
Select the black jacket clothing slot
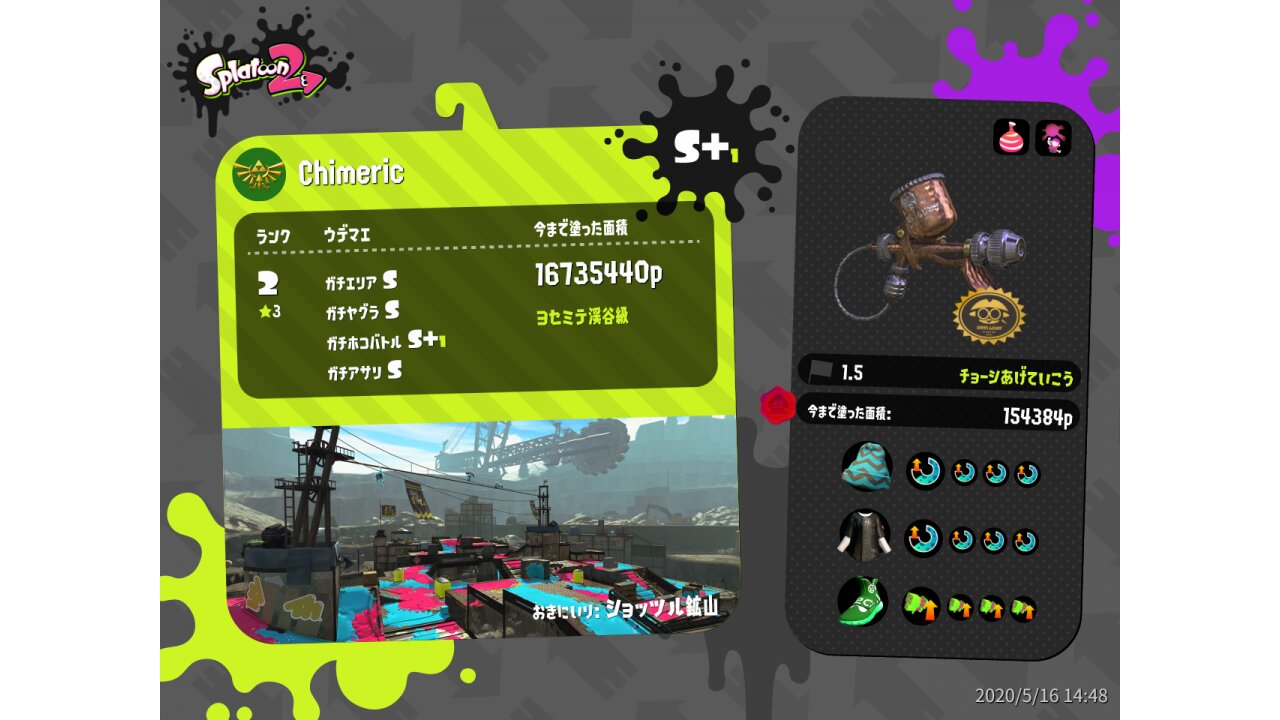[x=863, y=537]
